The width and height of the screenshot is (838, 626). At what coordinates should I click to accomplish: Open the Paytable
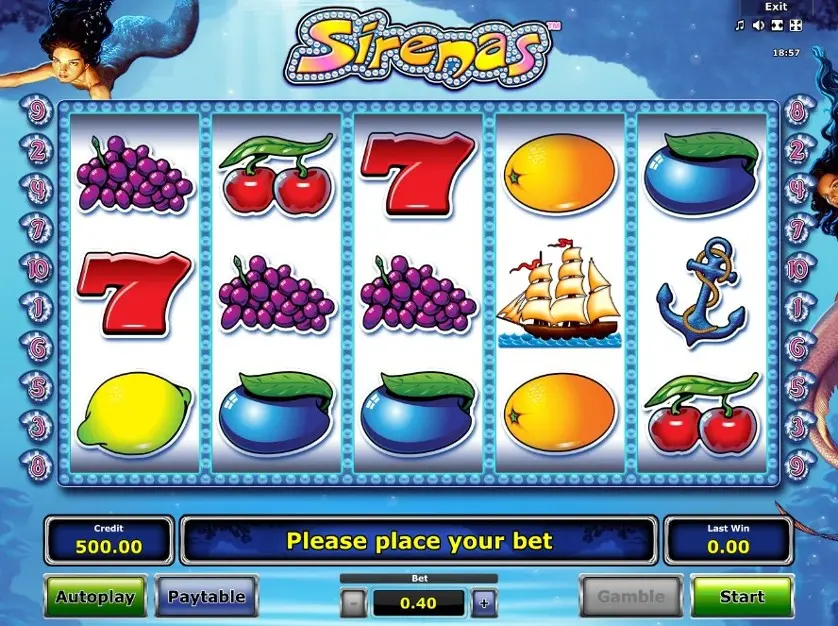pos(206,597)
